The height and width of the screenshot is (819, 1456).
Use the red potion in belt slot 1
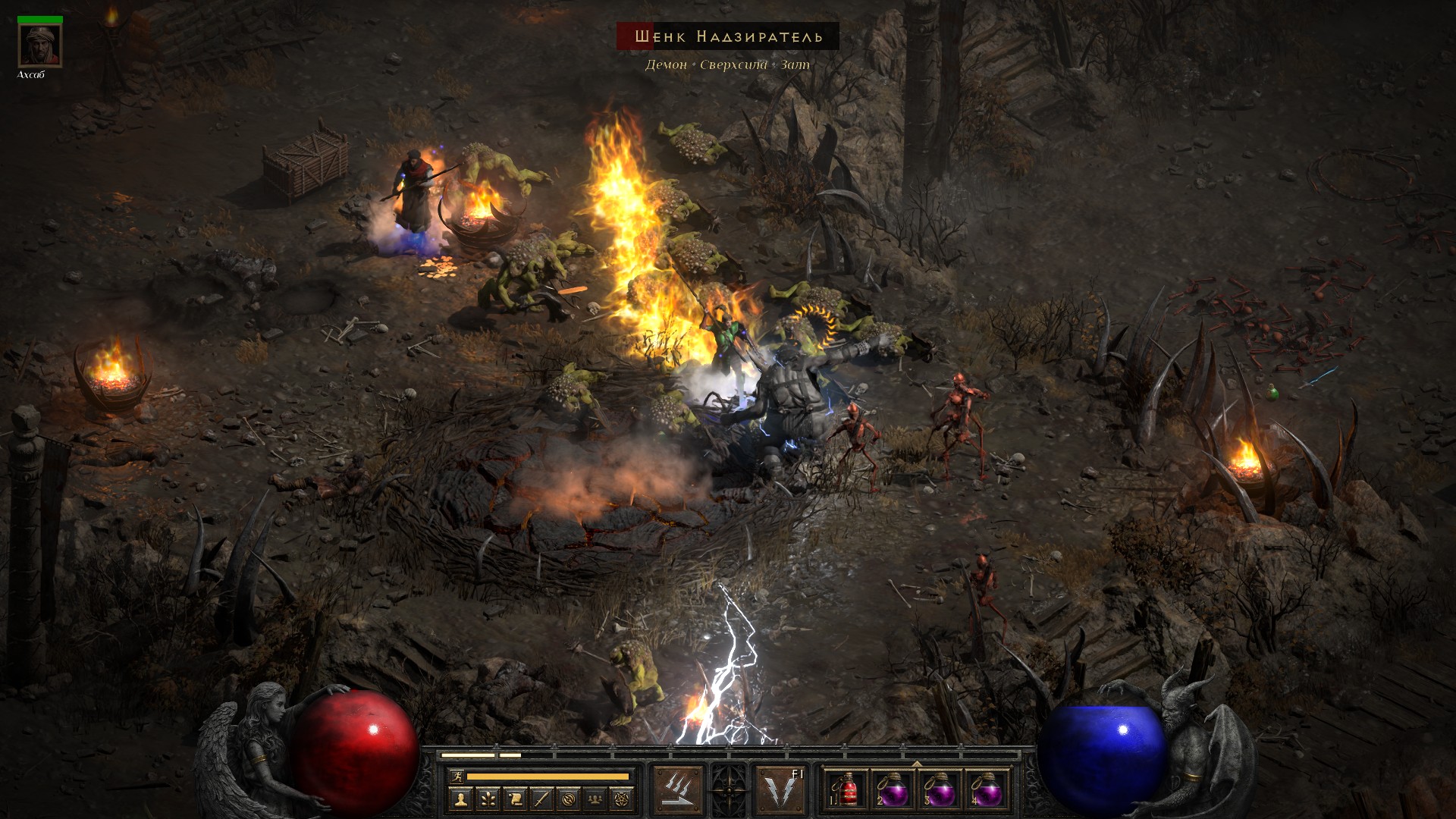(x=848, y=792)
